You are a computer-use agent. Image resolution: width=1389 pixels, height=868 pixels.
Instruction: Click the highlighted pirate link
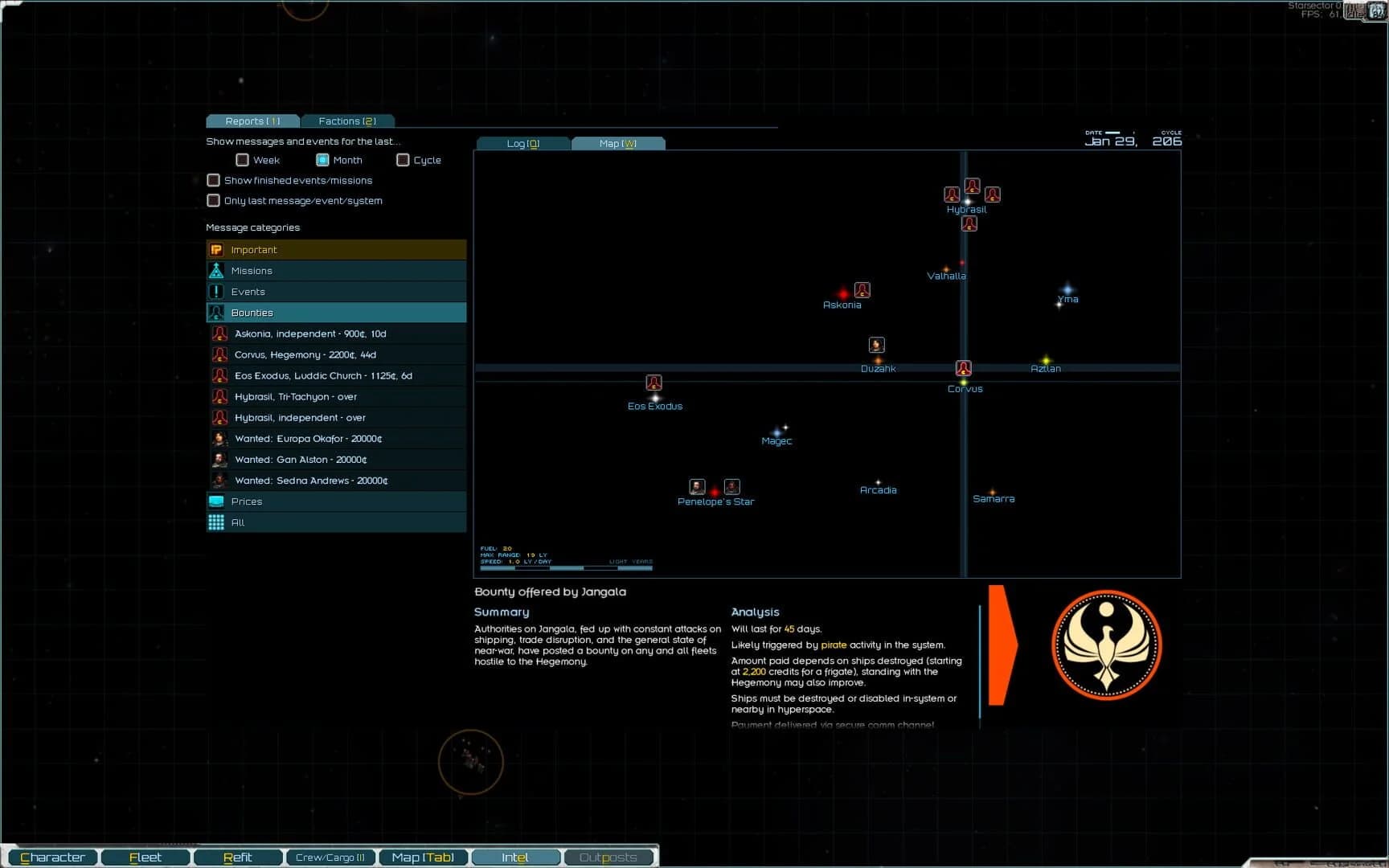834,645
